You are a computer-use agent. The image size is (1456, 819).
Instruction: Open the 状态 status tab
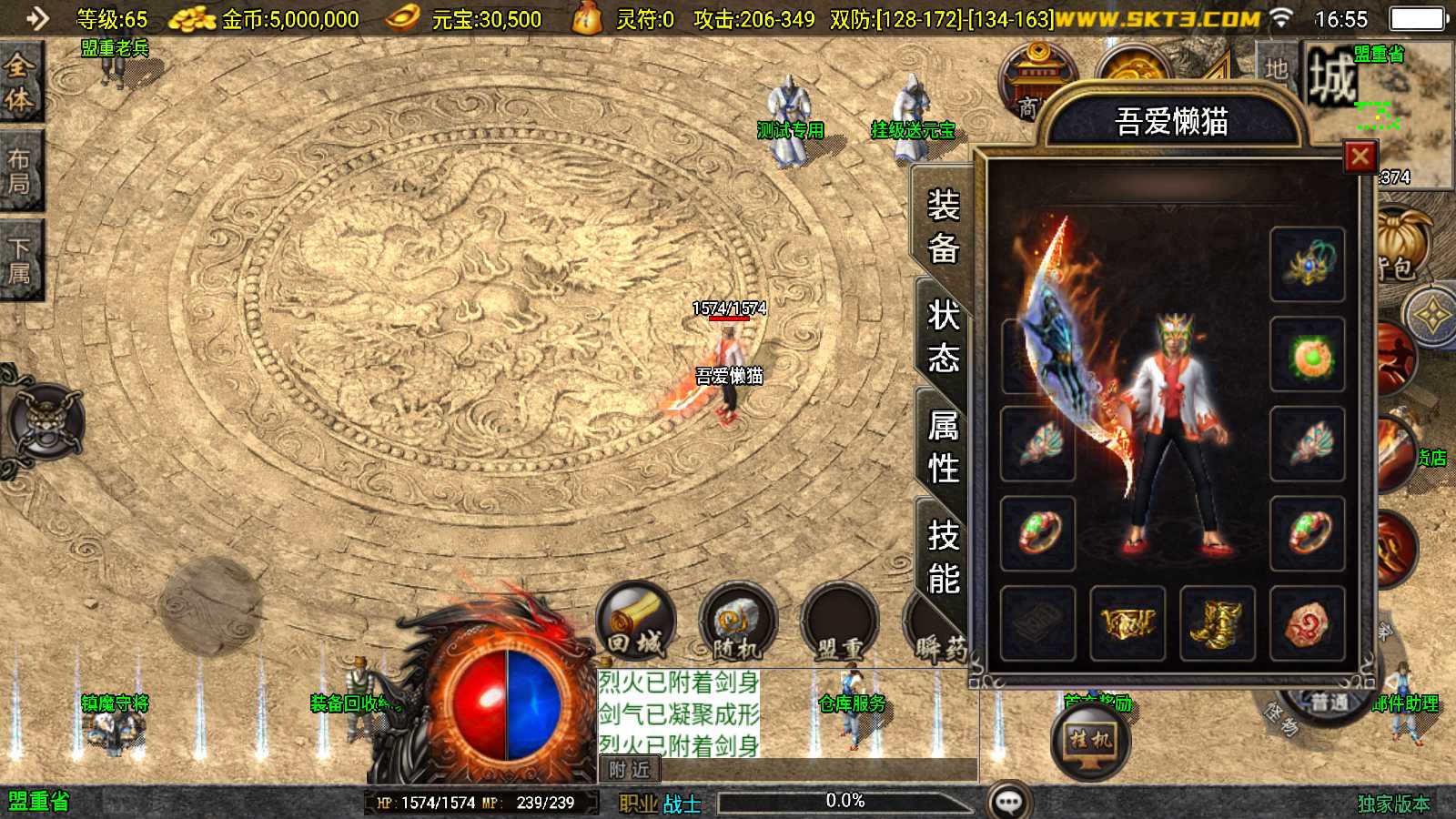(x=943, y=337)
